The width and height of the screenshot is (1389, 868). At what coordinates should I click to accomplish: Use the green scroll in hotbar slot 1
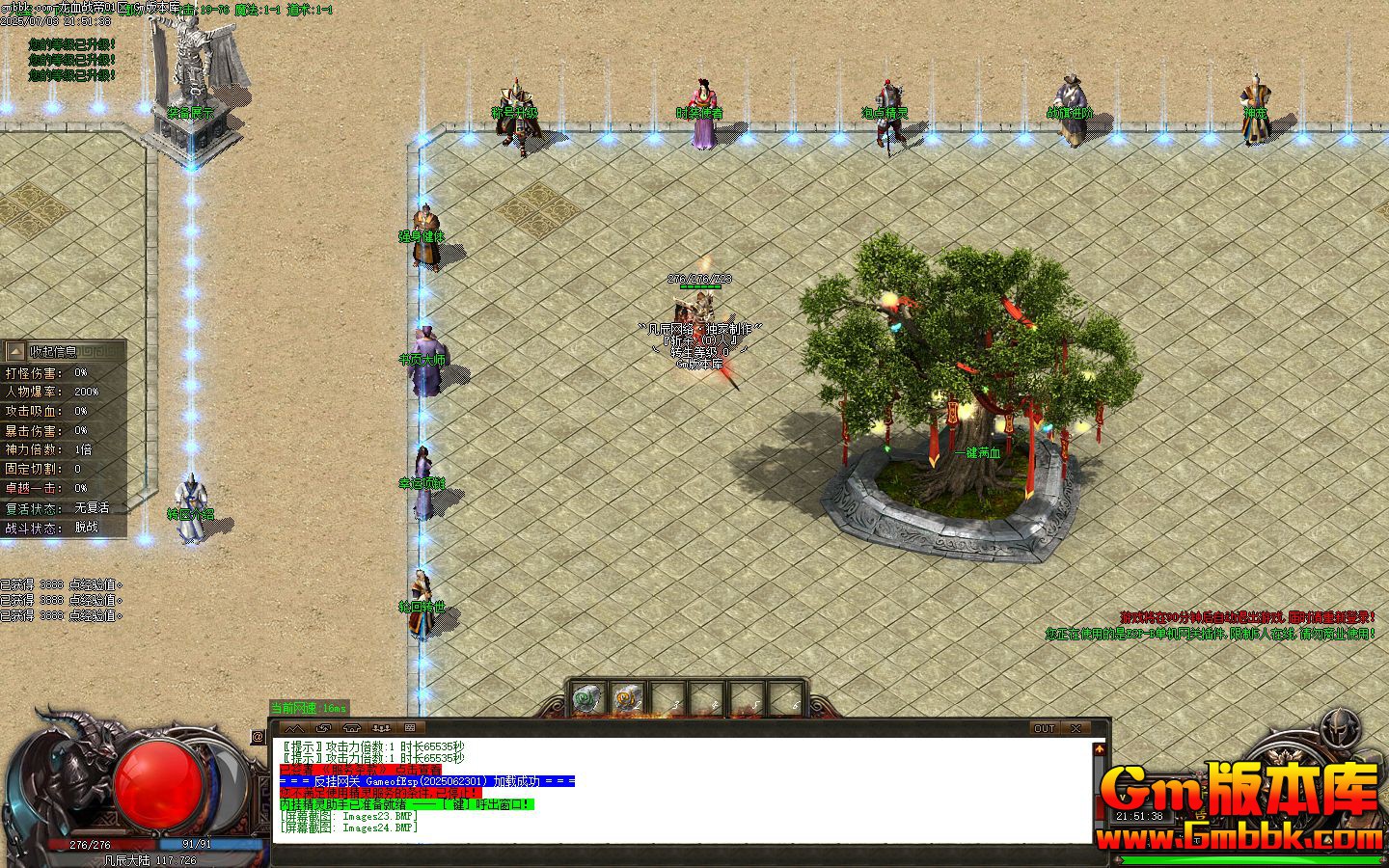pos(586,698)
